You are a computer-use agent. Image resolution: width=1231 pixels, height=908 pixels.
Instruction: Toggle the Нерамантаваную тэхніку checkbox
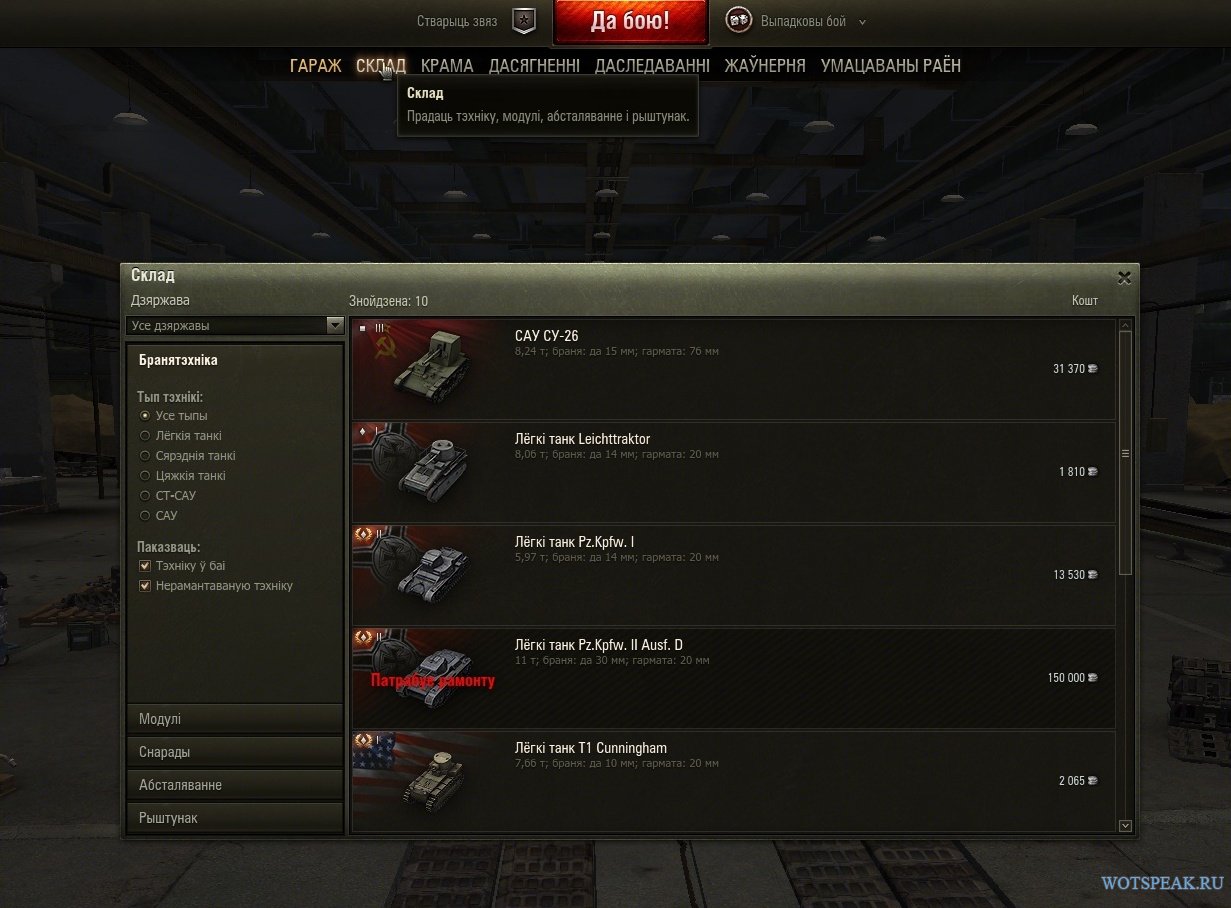click(146, 586)
